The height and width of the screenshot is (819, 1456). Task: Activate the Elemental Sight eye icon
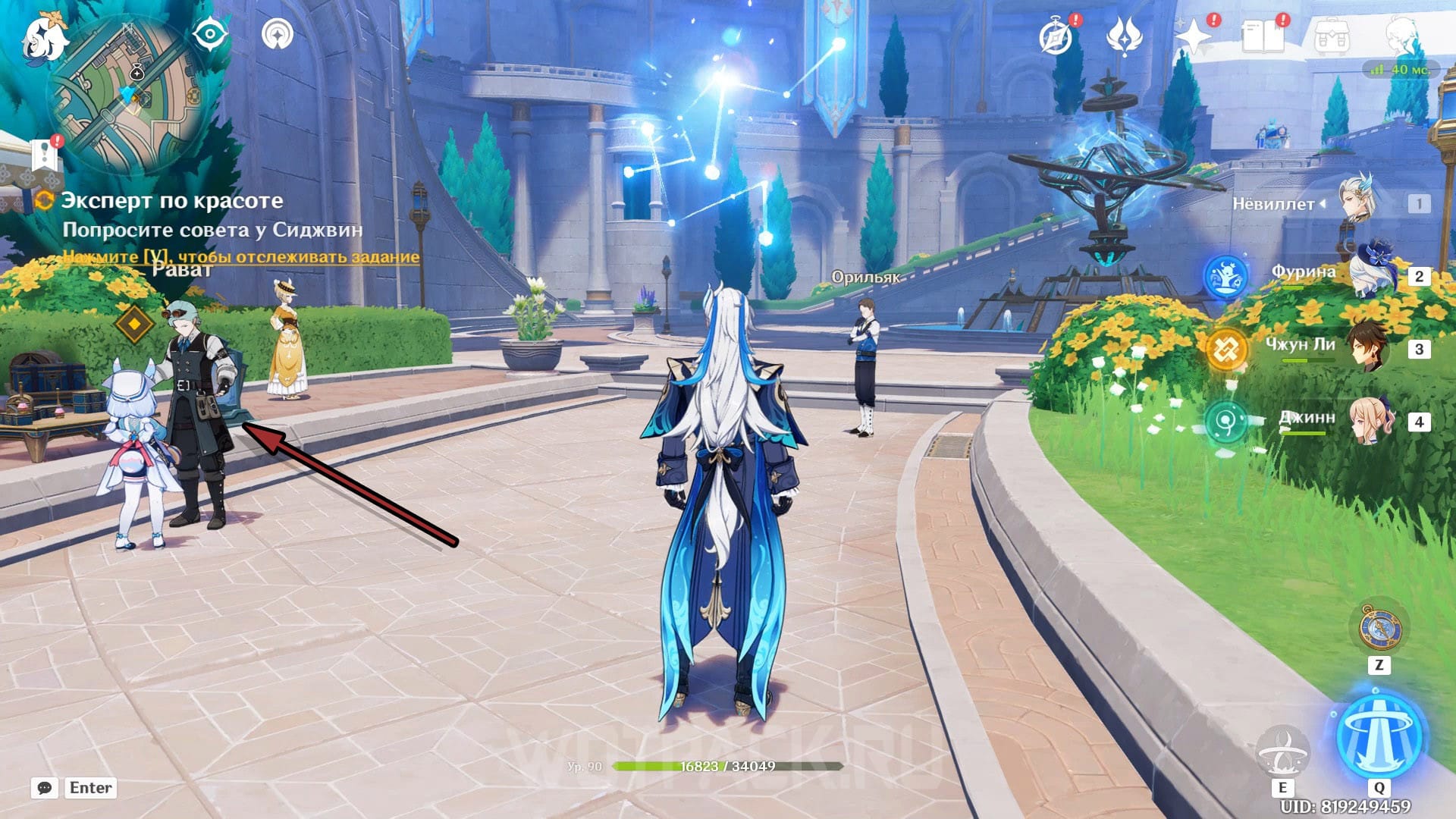click(x=210, y=35)
